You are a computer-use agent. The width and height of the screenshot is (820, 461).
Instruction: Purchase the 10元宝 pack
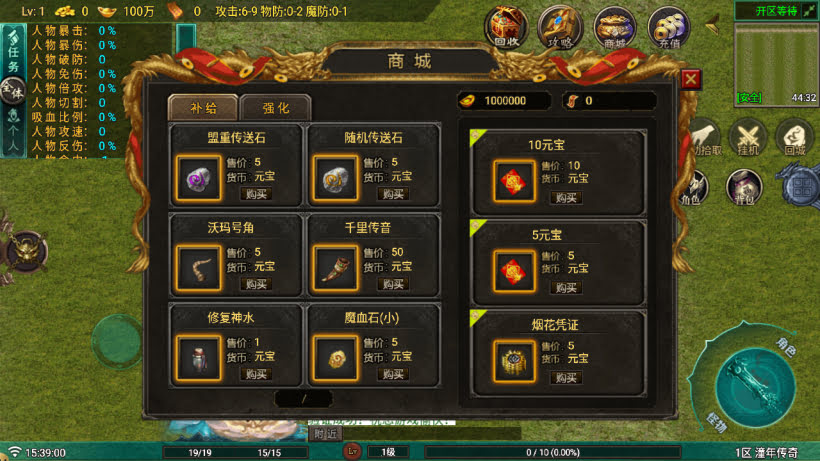567,198
